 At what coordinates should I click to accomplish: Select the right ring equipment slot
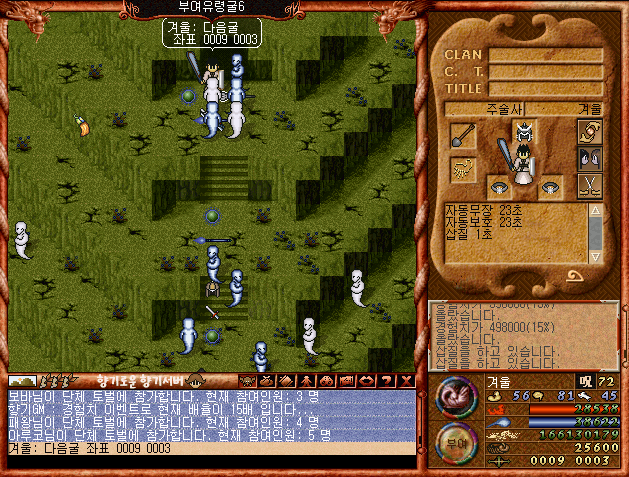551,187
